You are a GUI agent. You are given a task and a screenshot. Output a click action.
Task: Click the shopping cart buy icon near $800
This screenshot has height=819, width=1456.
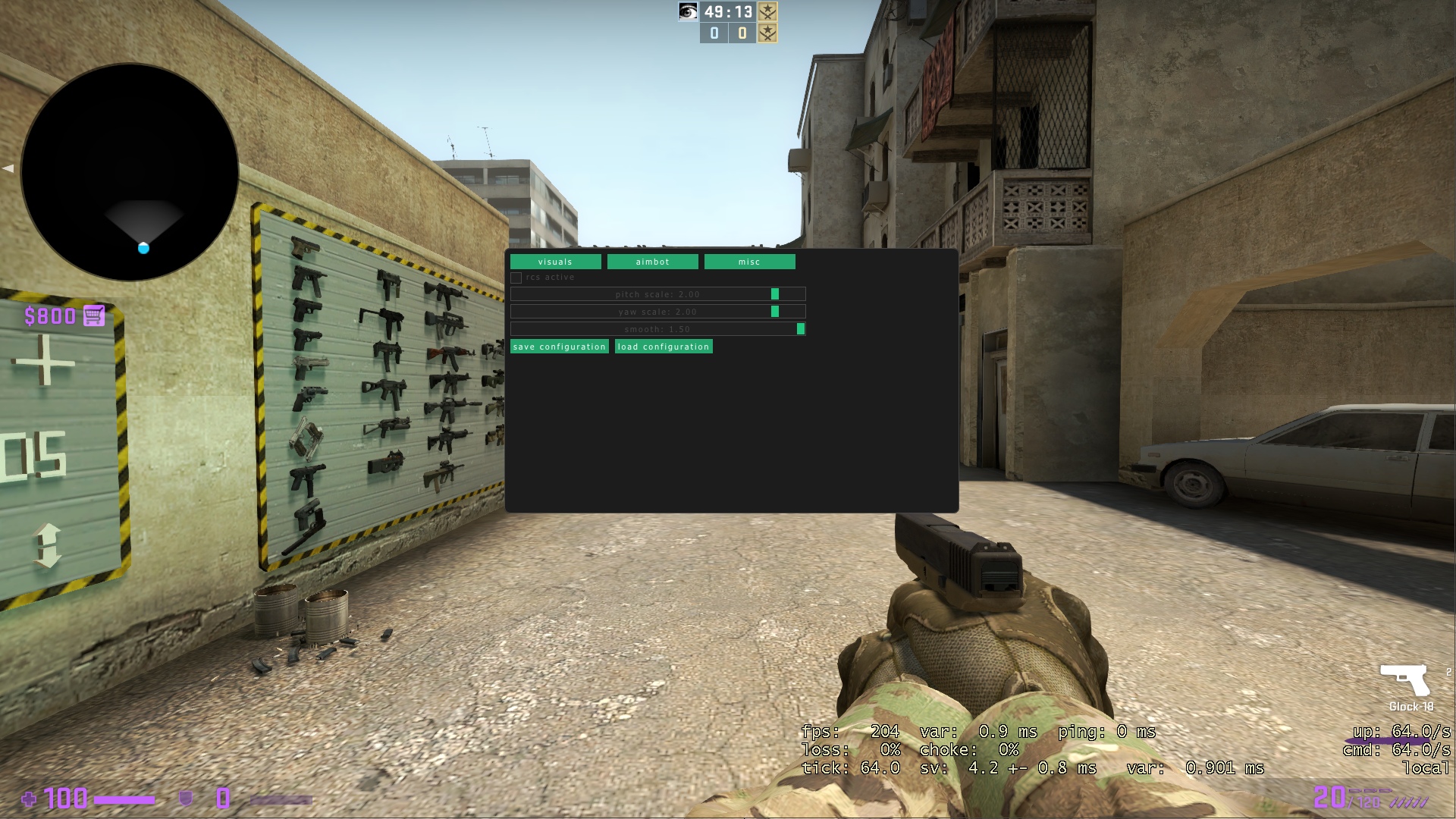94,316
